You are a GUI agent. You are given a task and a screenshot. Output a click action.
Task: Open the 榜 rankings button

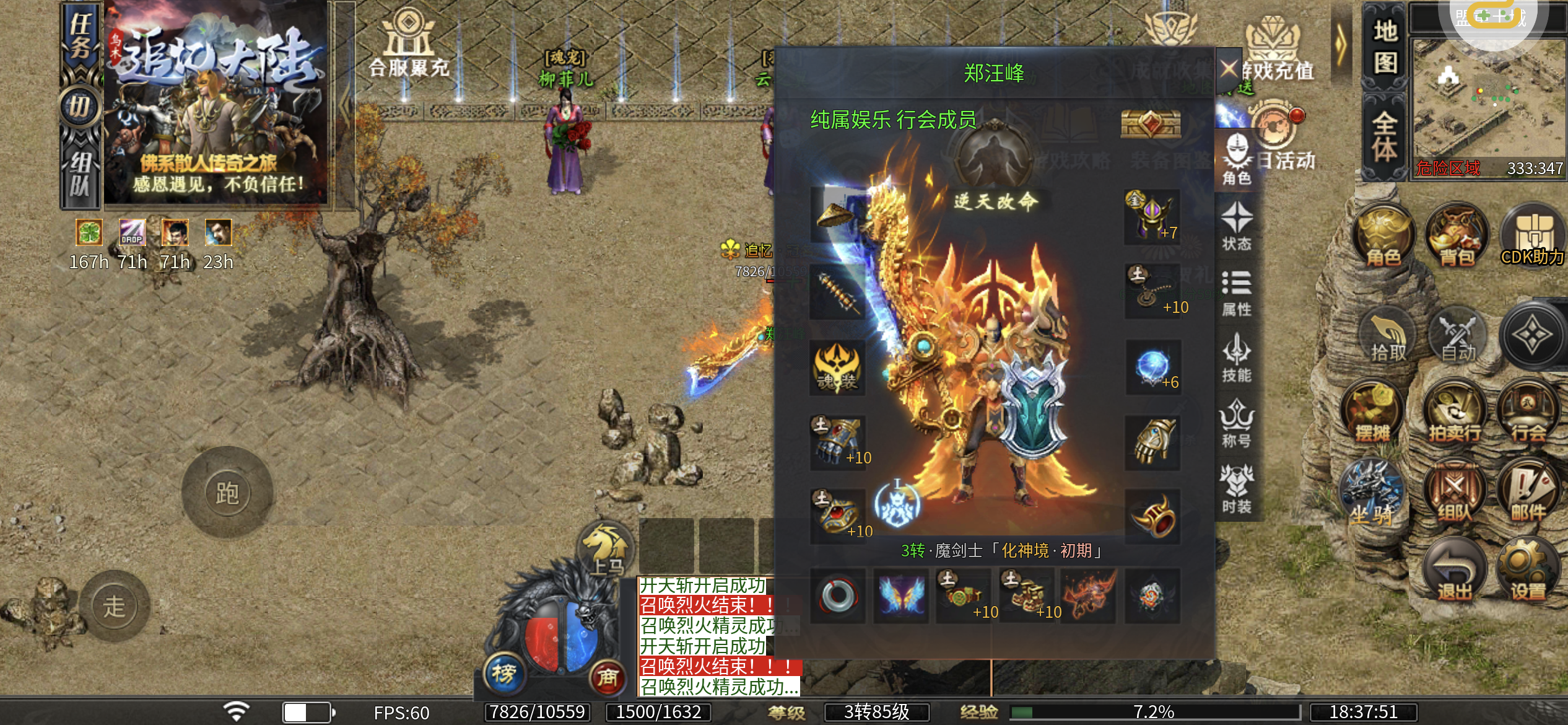(504, 673)
